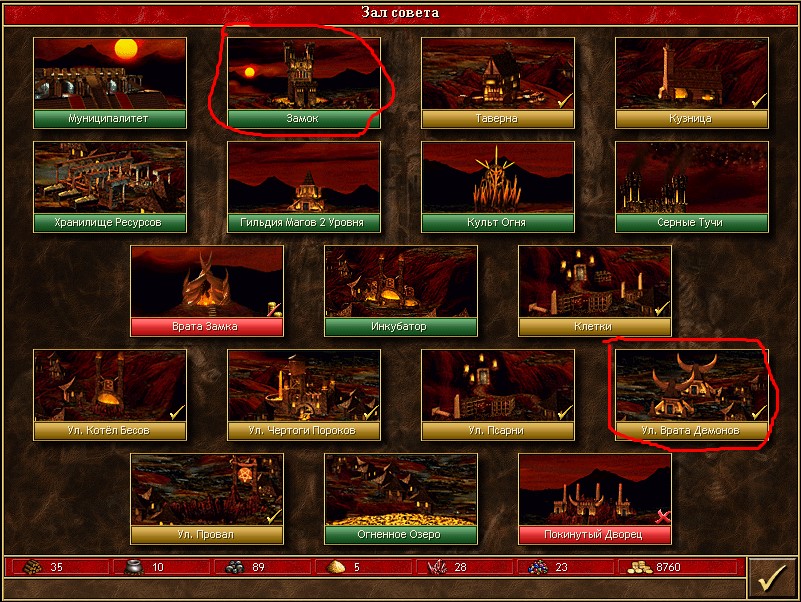
Task: Select Ул. Врата Демонов dwelling
Action: 692,394
